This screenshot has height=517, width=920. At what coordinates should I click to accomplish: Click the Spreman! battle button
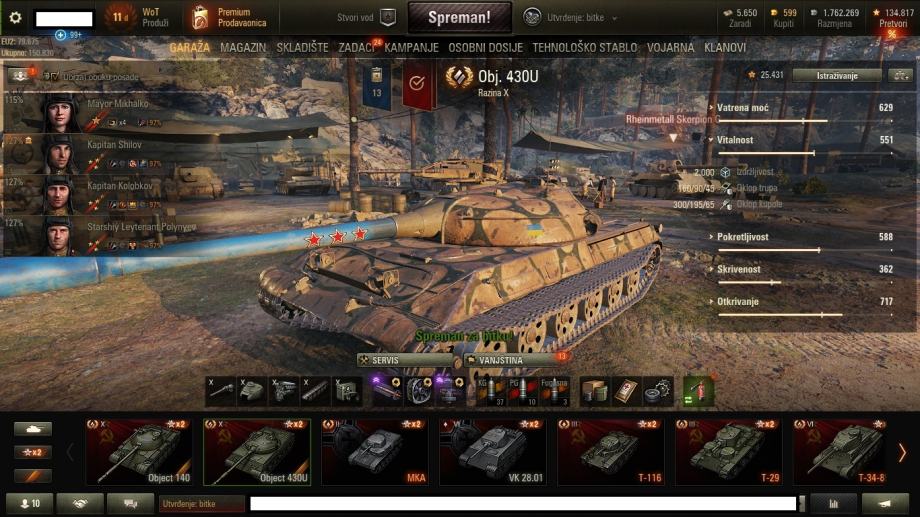pyautogui.click(x=459, y=17)
